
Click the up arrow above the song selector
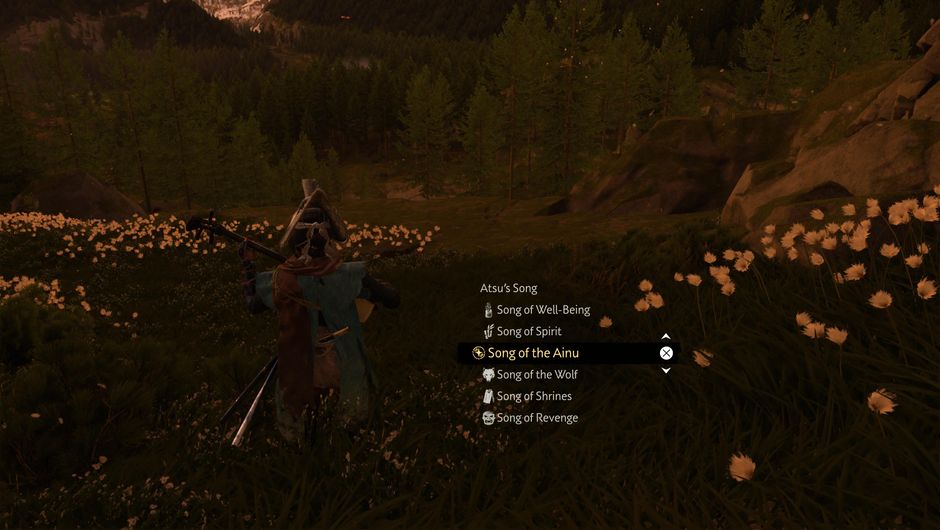pos(666,337)
